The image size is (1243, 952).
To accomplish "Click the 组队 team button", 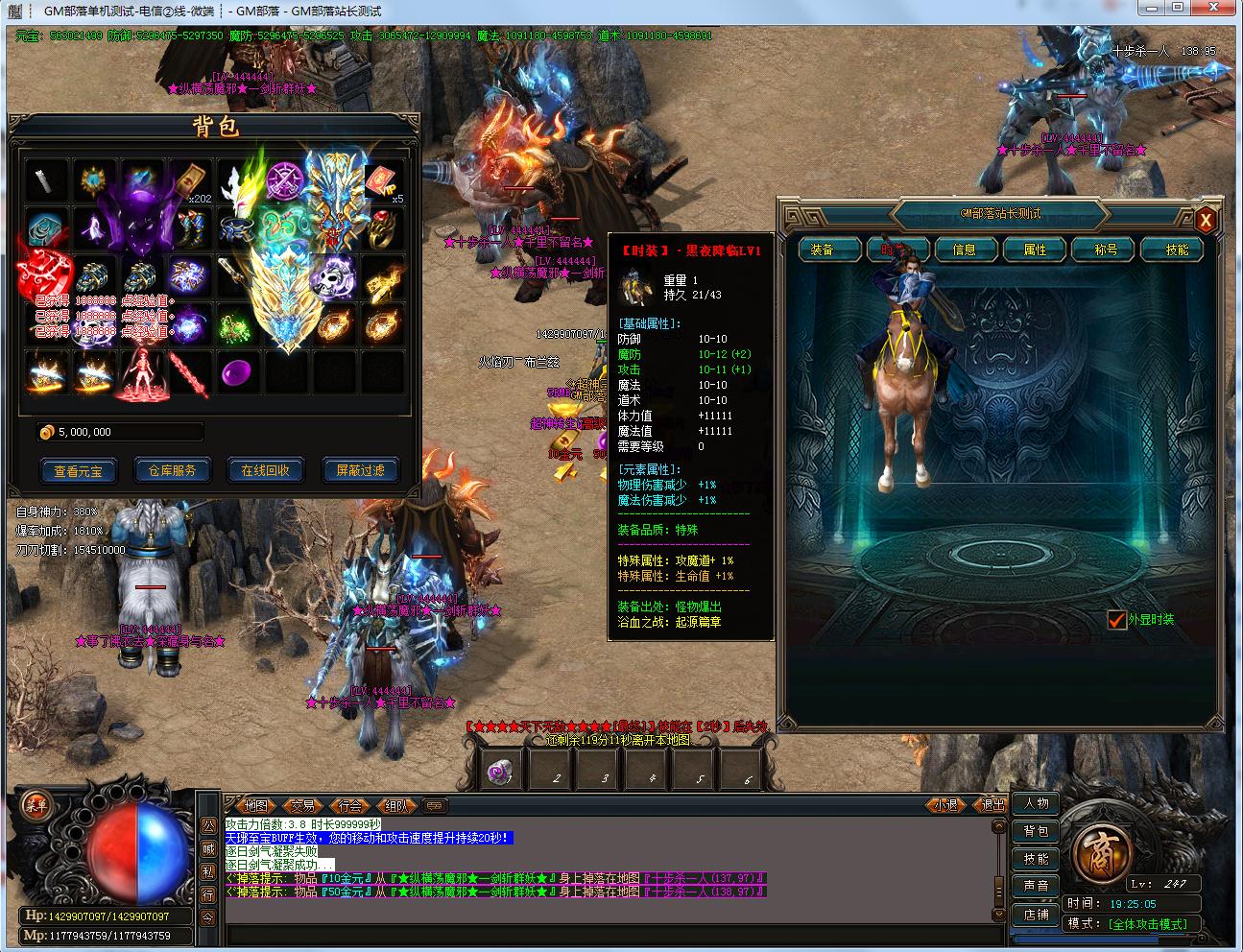I will 395,806.
